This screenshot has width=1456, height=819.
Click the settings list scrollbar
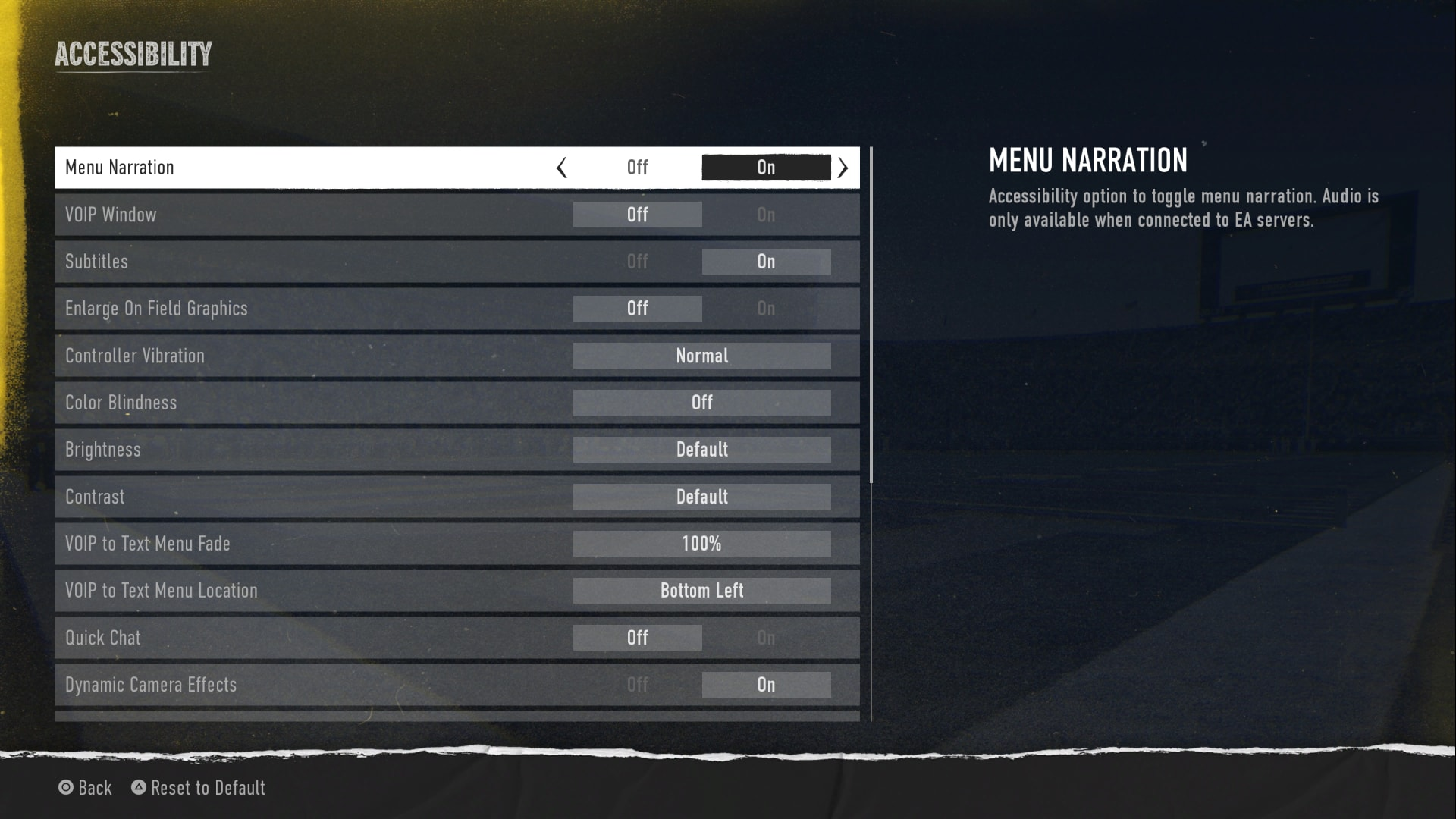(x=871, y=315)
